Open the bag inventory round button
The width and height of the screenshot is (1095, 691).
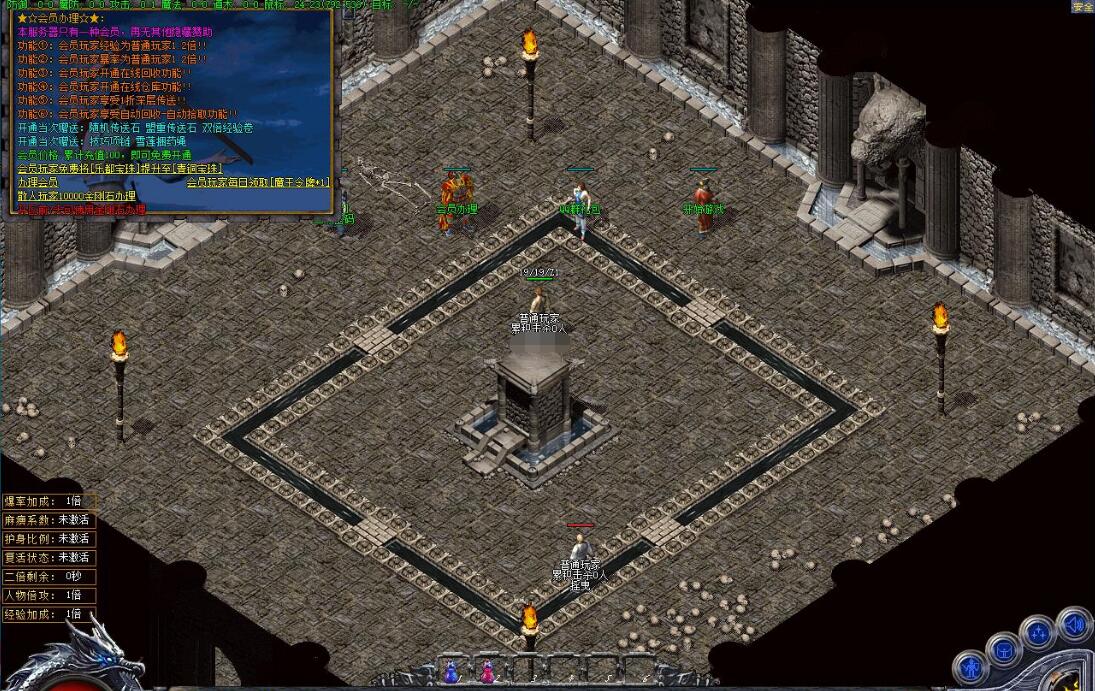(1003, 651)
